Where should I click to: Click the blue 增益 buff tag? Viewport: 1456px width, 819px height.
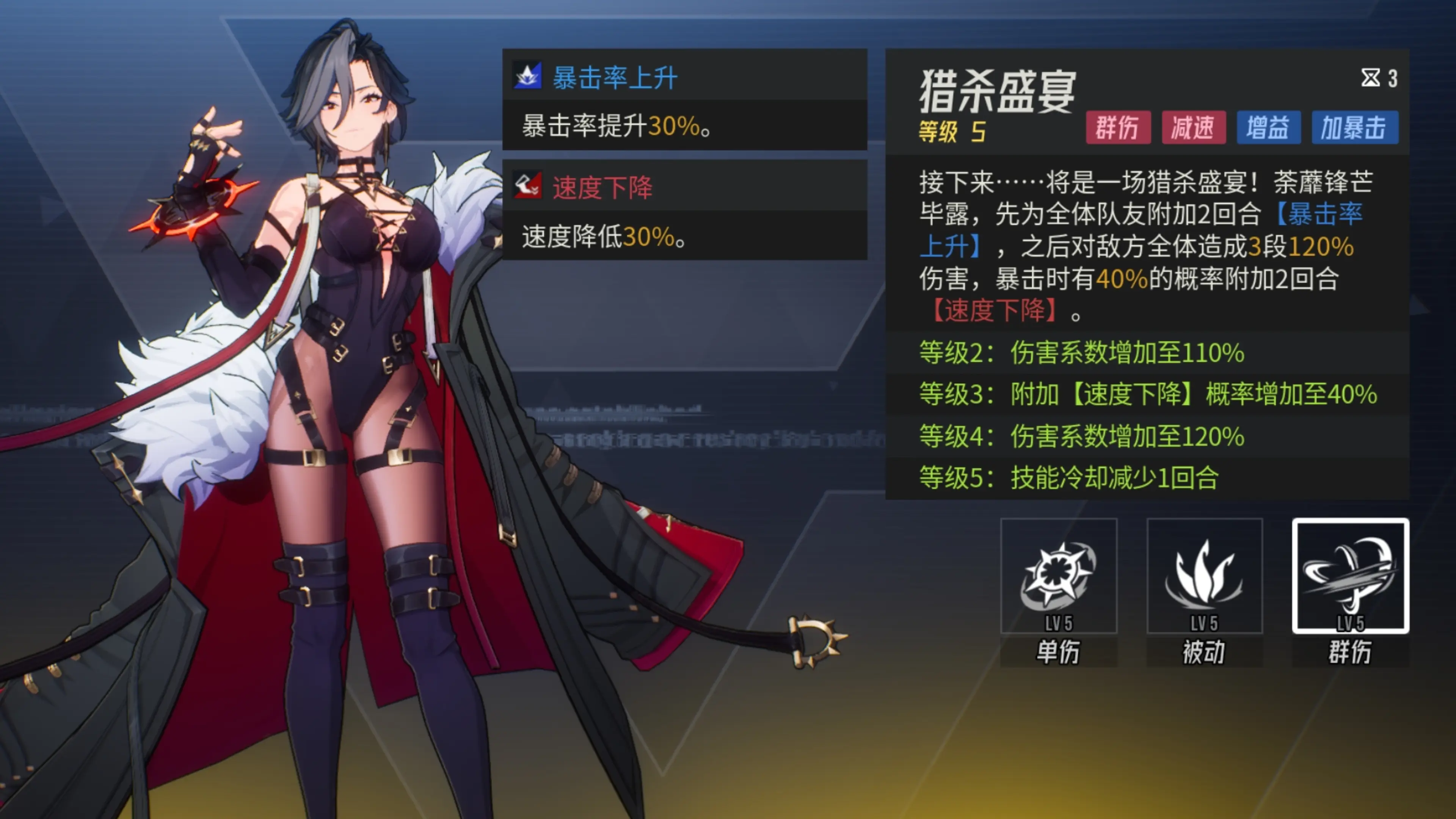pos(1268,127)
